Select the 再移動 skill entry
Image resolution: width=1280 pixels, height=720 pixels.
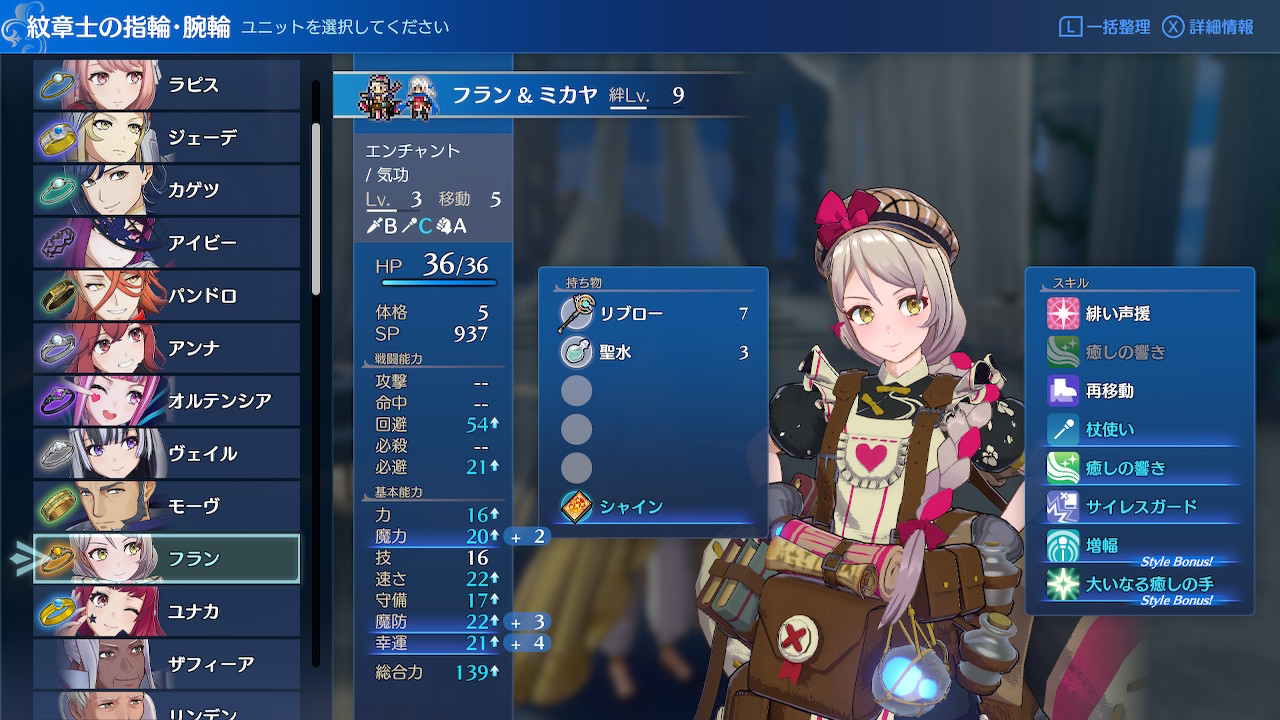click(1140, 391)
